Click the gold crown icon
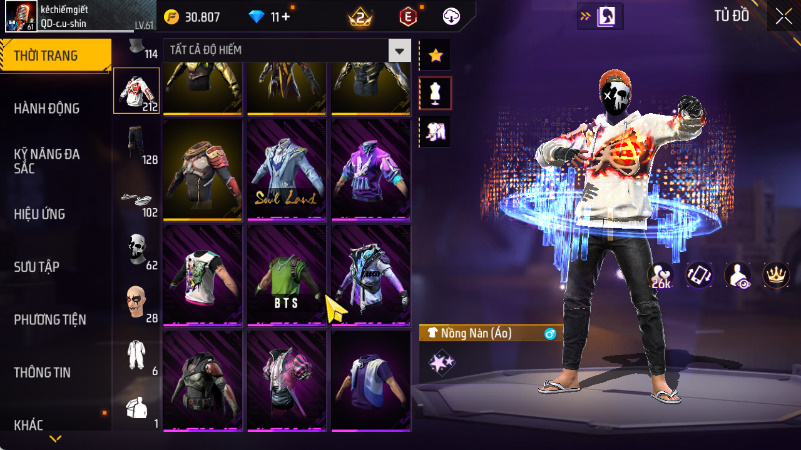Viewport: 801px width, 450px height. click(774, 274)
